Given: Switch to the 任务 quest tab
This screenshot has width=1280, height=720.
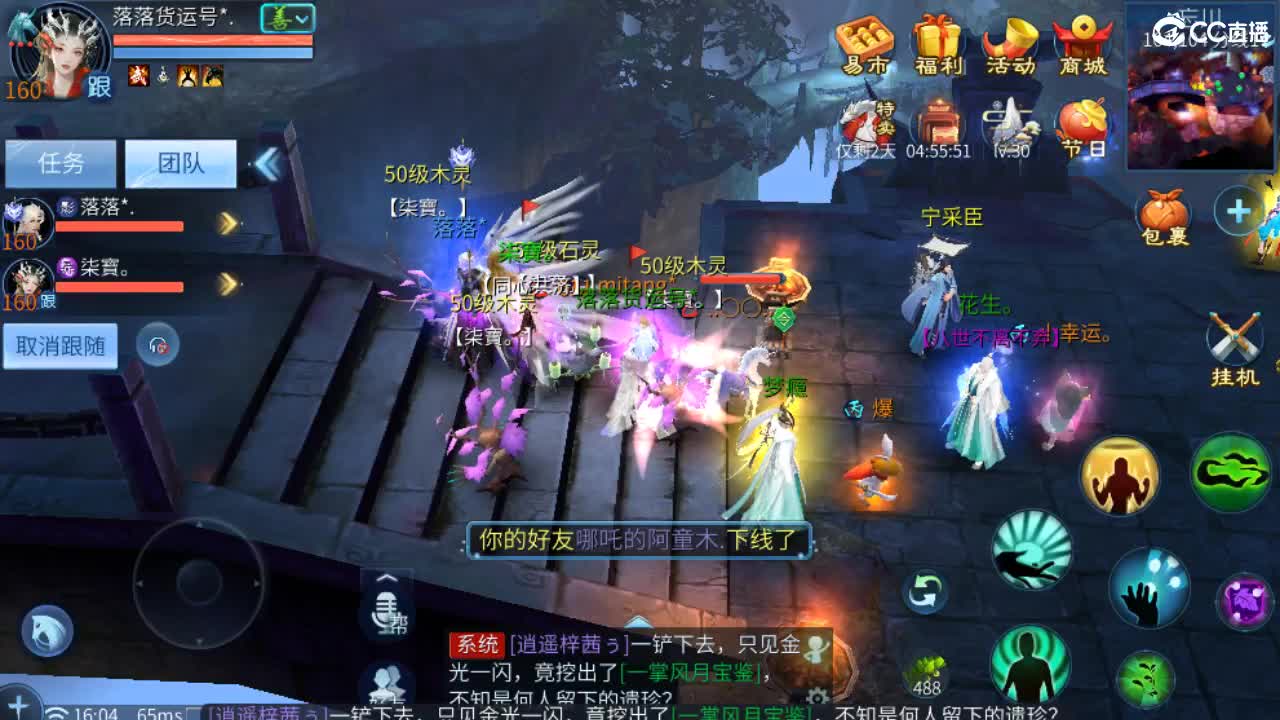Looking at the screenshot, I should click(60, 163).
